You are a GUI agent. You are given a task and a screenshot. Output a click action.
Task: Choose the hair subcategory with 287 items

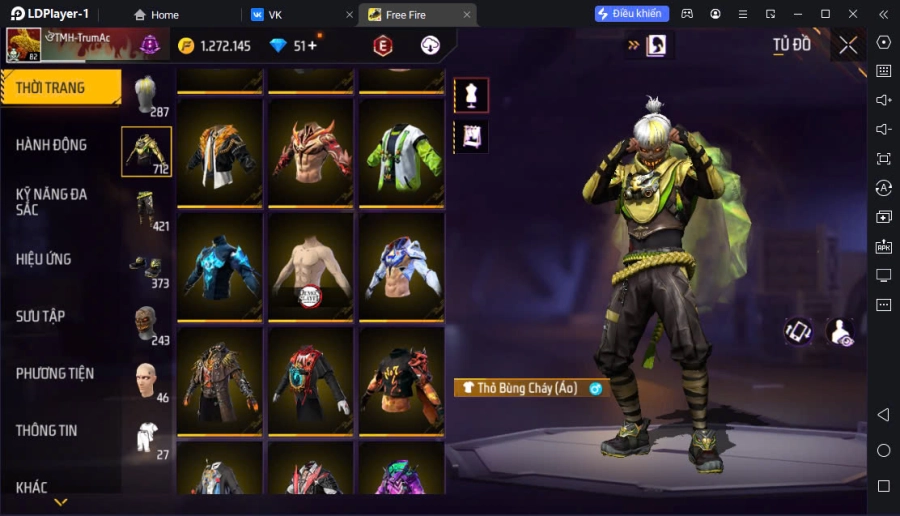146,95
